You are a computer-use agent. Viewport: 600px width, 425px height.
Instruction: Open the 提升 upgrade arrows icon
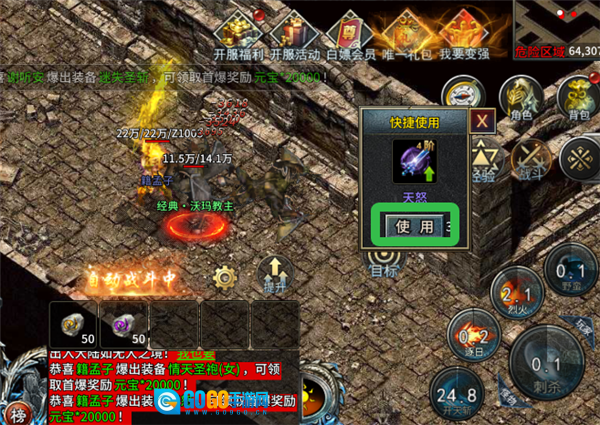272,272
